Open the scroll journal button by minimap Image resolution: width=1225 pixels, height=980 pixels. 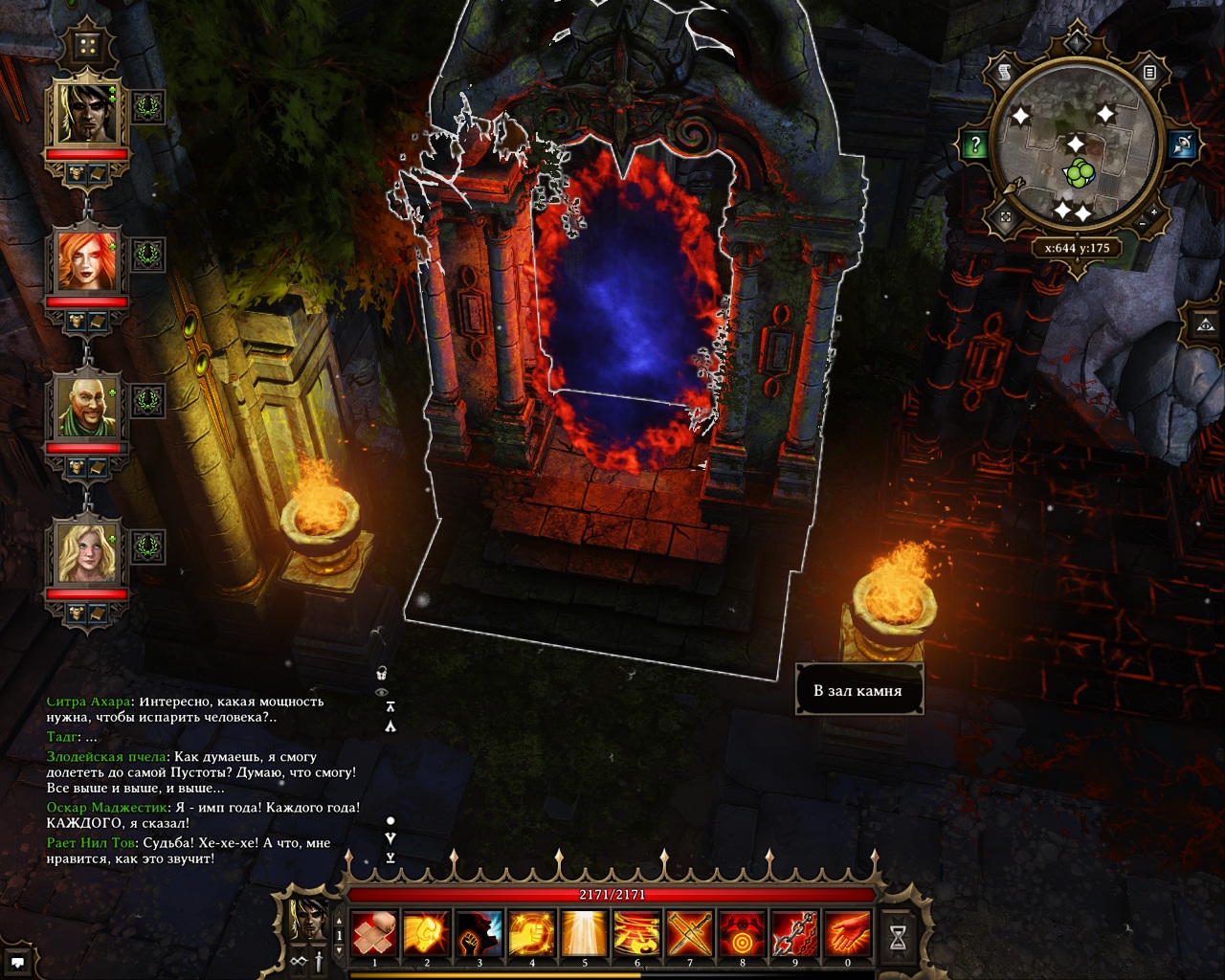pos(1005,72)
